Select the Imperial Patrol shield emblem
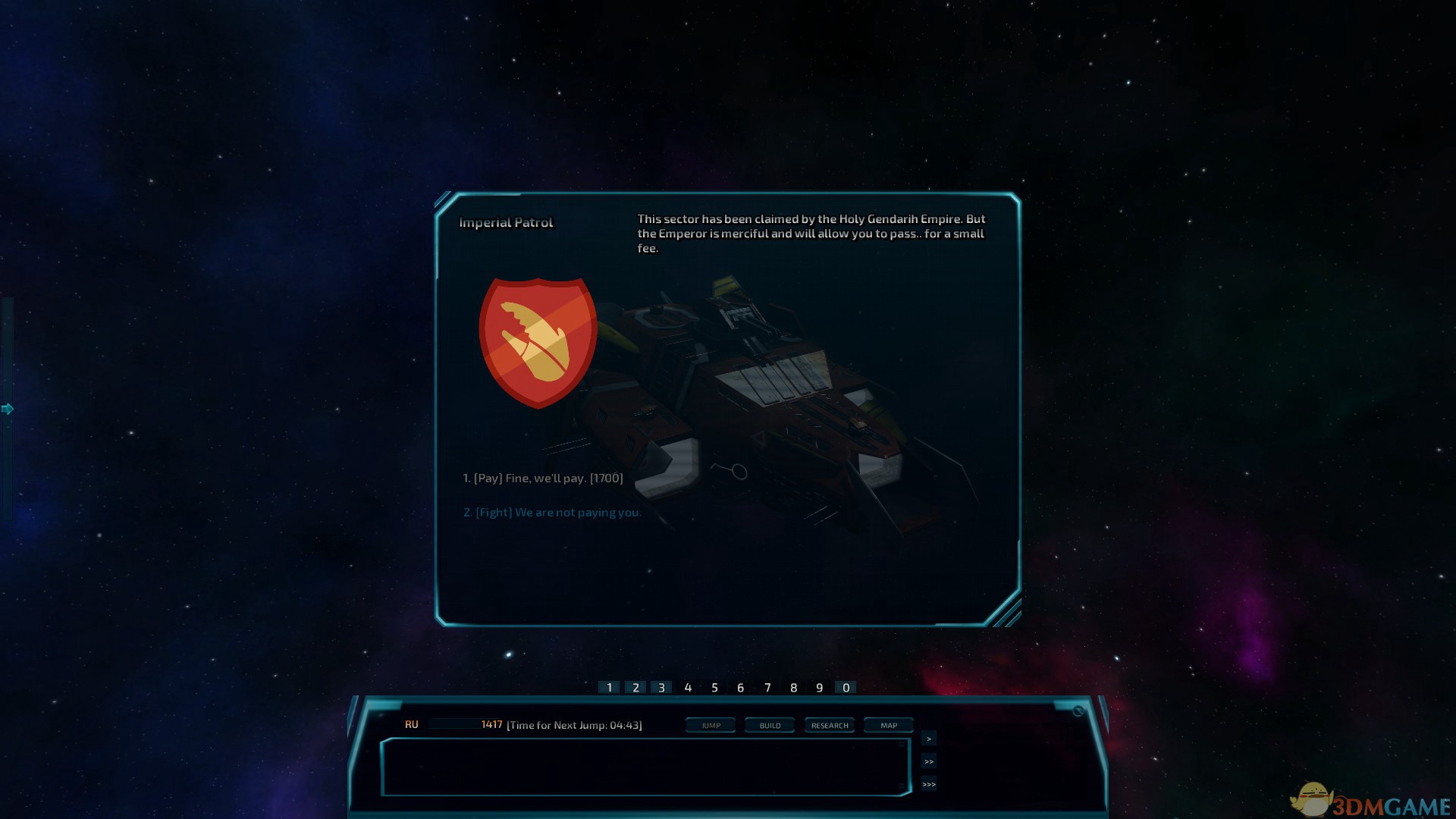The width and height of the screenshot is (1456, 819). pos(538,341)
